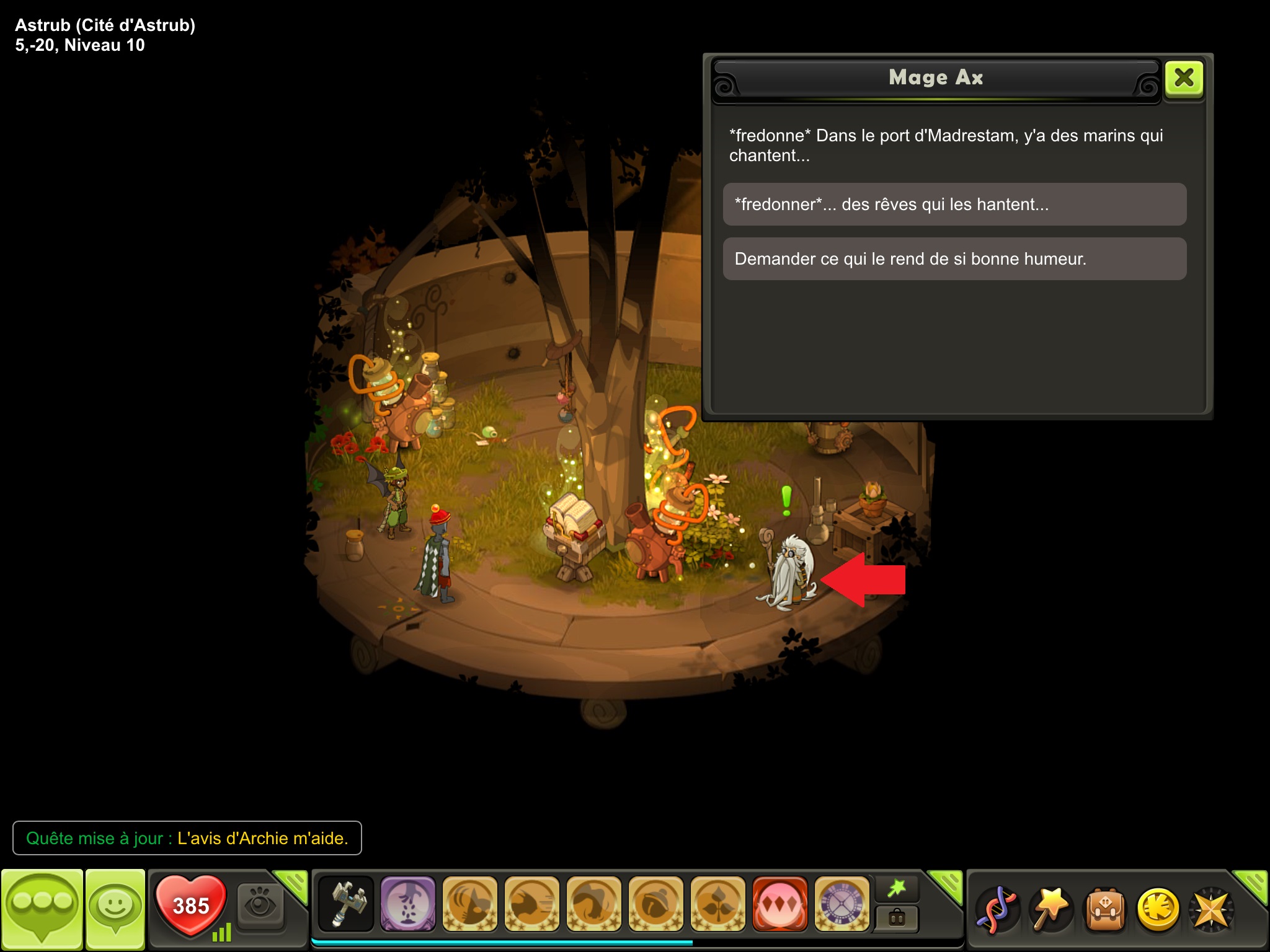
Task: Open the chat speech bubble button
Action: click(x=42, y=907)
